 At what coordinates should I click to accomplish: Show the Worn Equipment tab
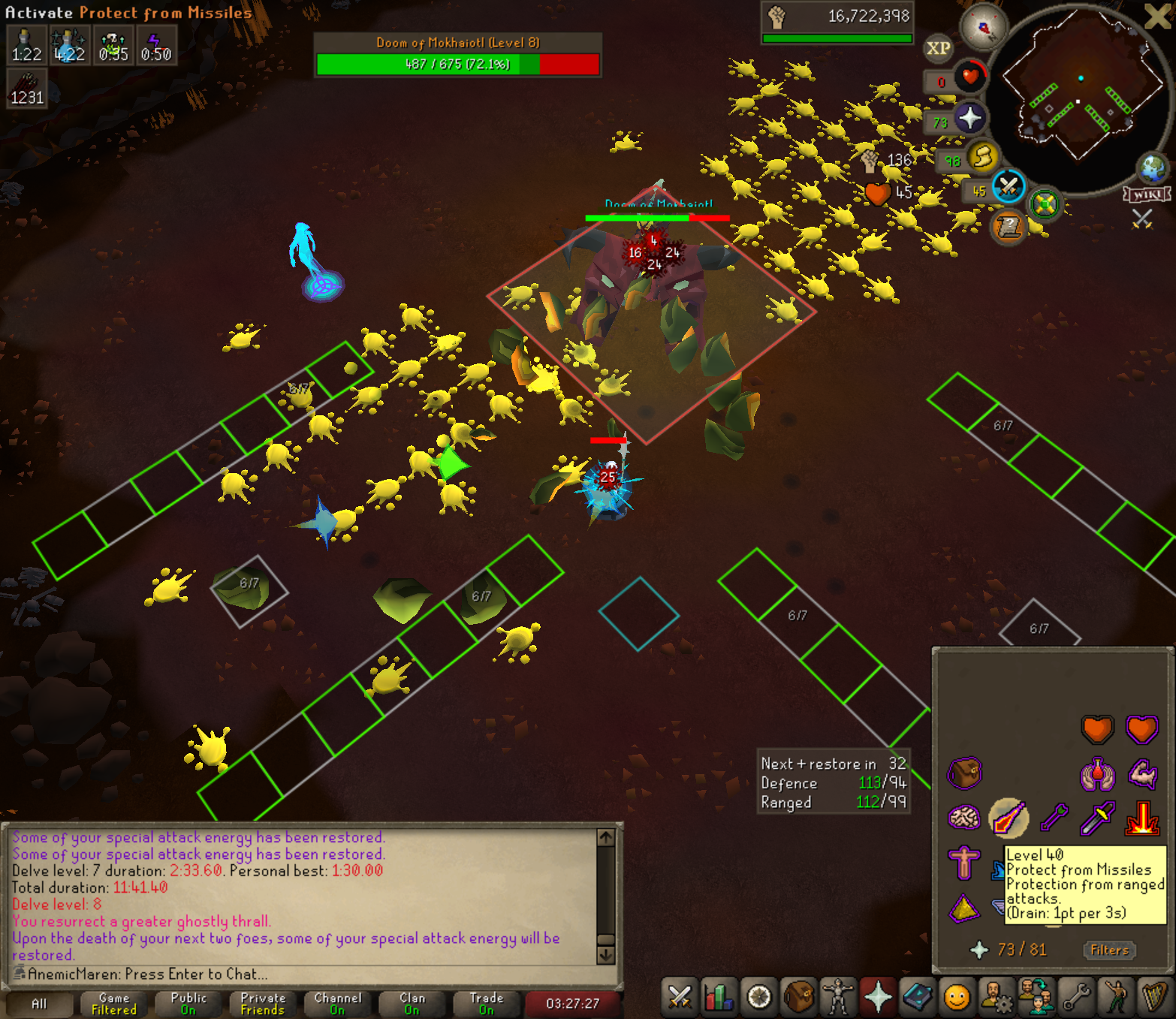[838, 997]
